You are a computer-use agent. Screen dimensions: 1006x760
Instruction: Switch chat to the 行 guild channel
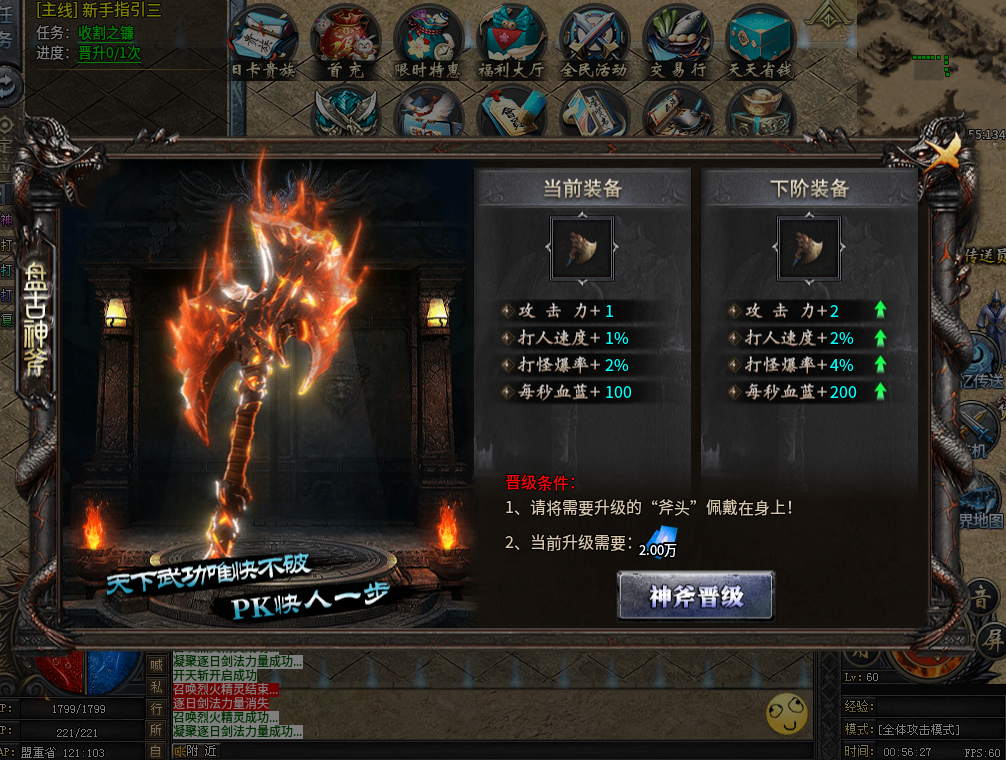tap(157, 708)
